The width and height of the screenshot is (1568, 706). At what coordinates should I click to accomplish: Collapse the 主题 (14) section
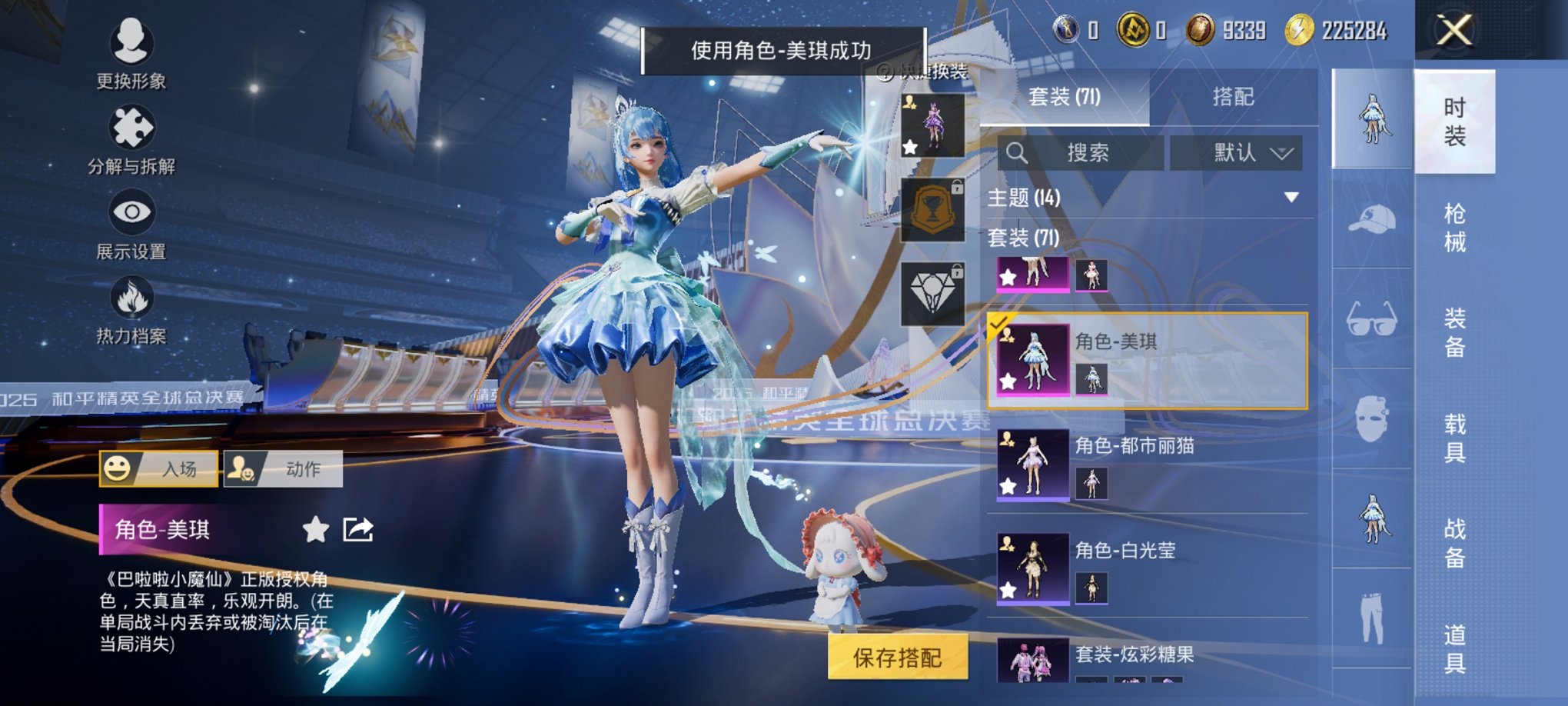coord(1291,198)
